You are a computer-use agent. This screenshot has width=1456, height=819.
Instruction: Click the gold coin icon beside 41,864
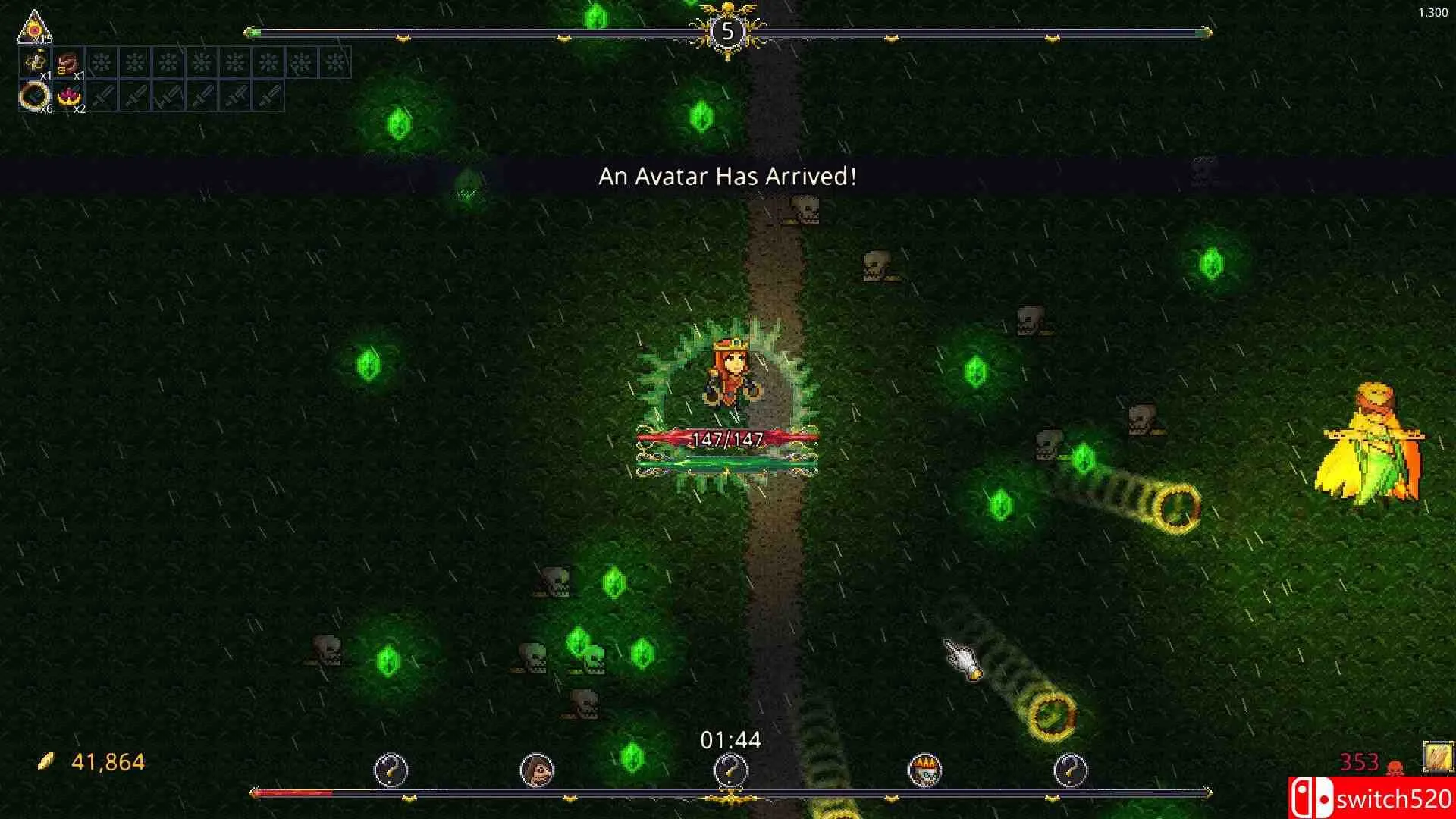(47, 761)
